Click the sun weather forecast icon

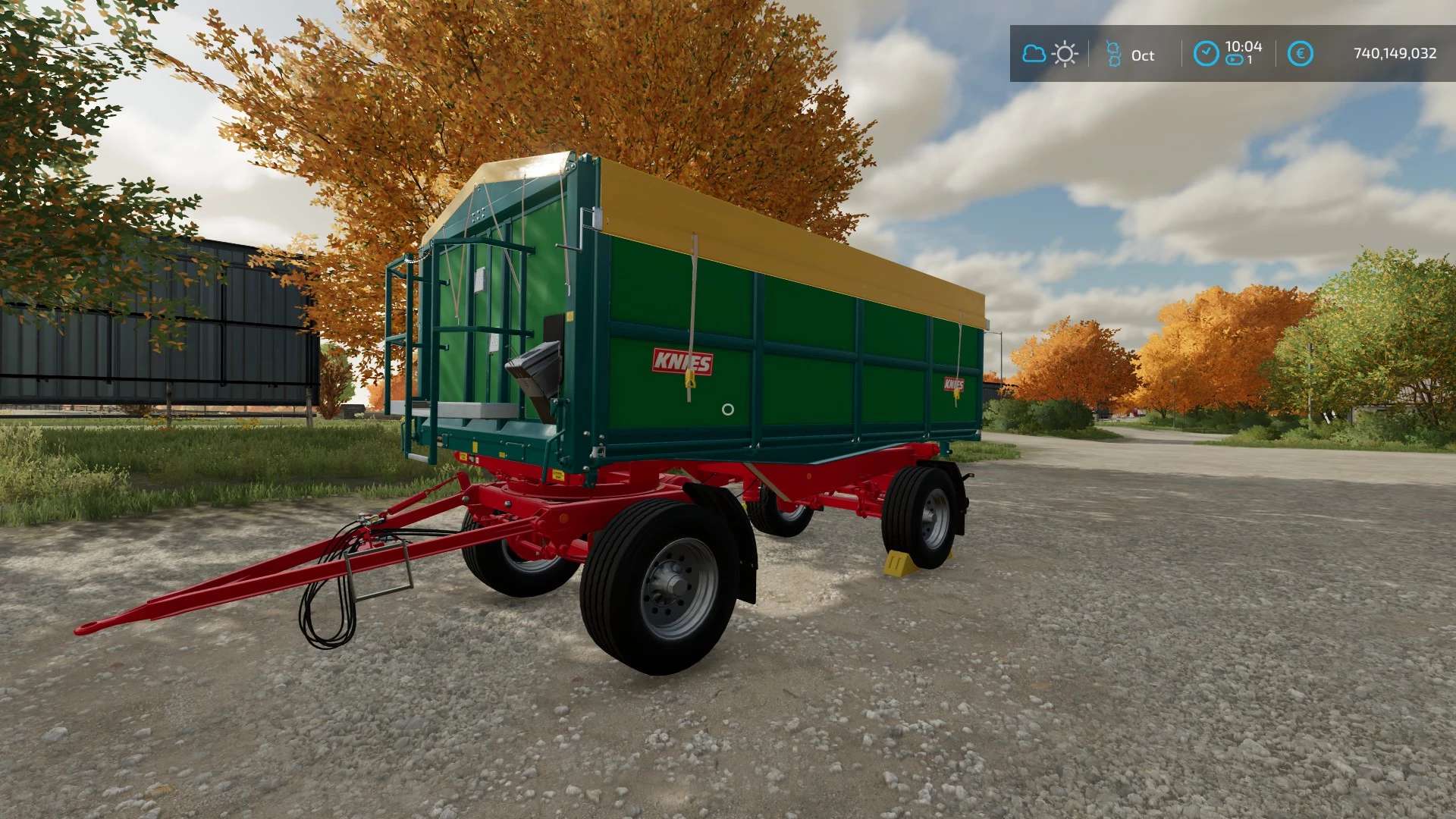(x=1065, y=54)
